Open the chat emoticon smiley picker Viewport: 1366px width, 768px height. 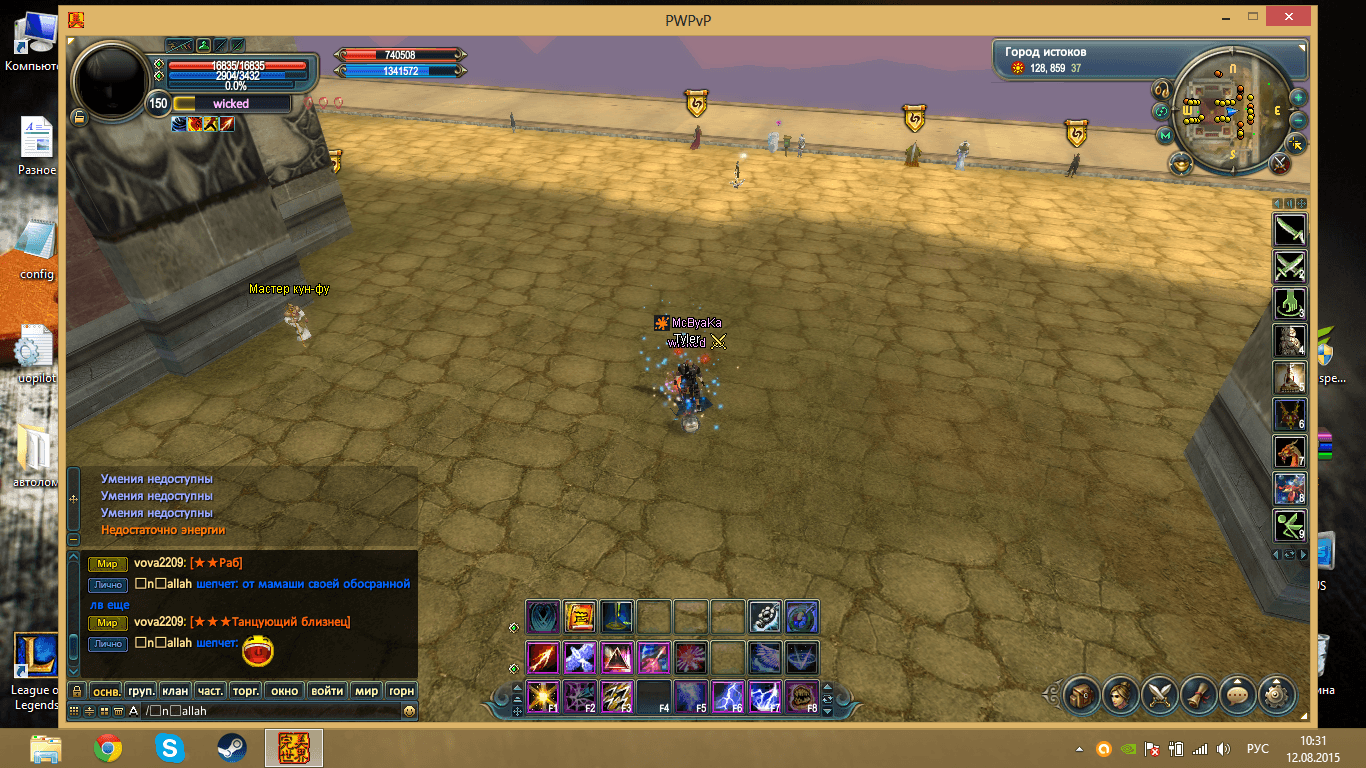coord(409,711)
